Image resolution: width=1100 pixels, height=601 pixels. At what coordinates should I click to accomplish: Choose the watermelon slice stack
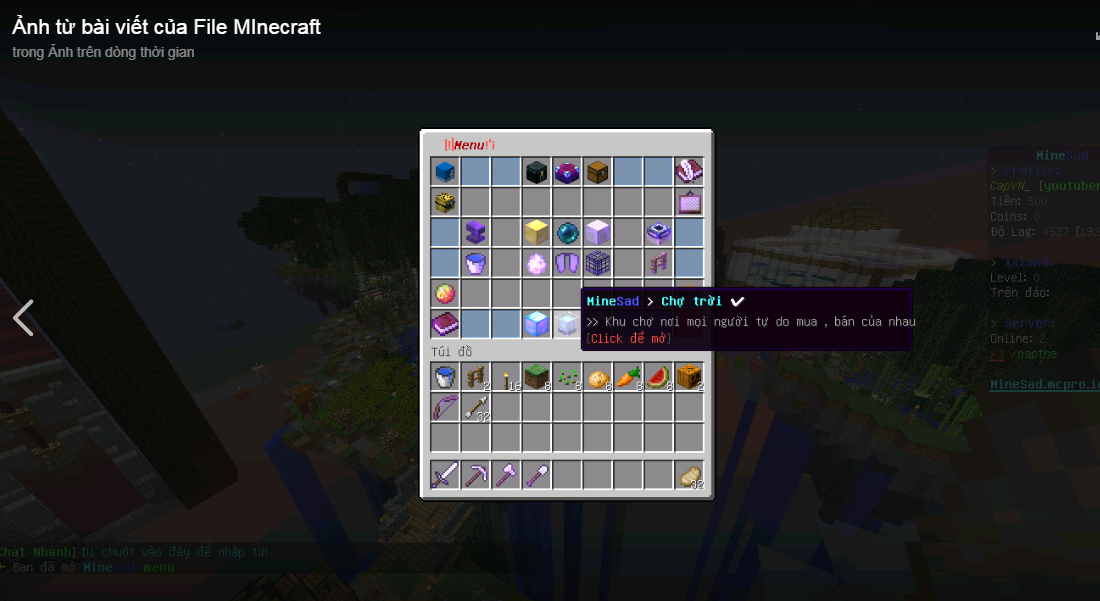pos(658,377)
